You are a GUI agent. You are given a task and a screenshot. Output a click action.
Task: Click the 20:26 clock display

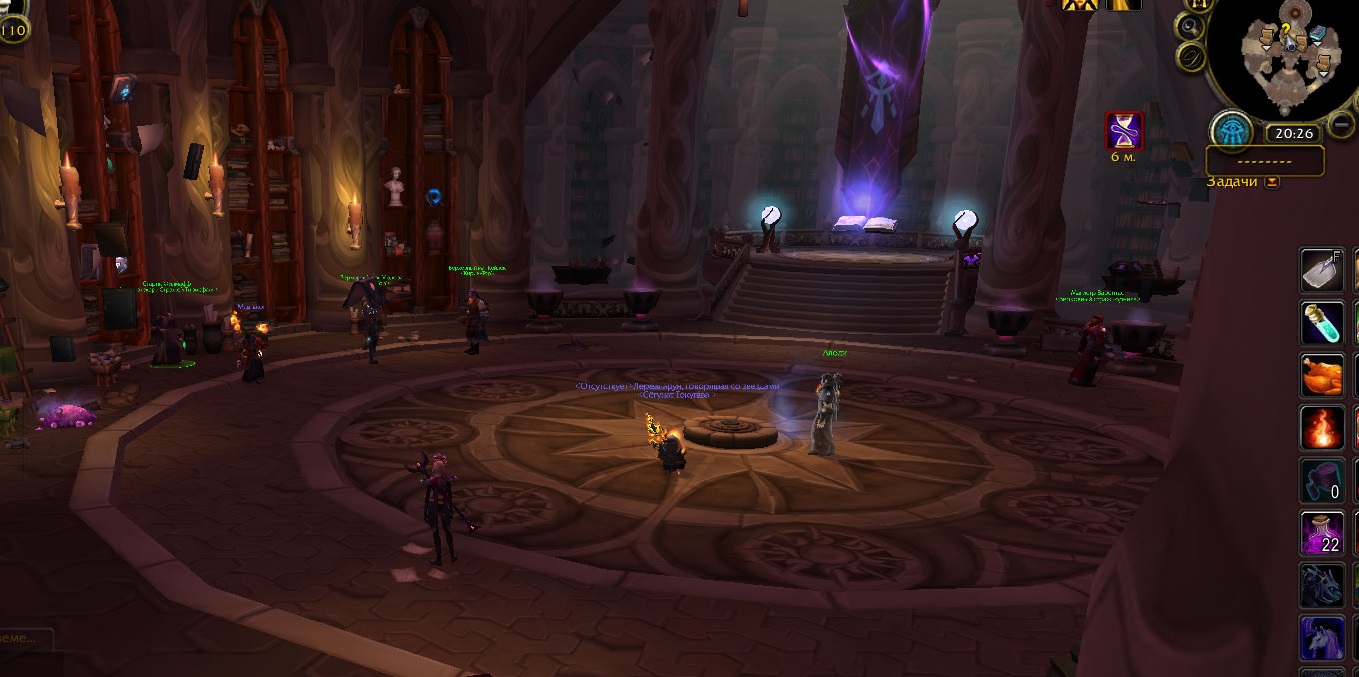coord(1295,132)
